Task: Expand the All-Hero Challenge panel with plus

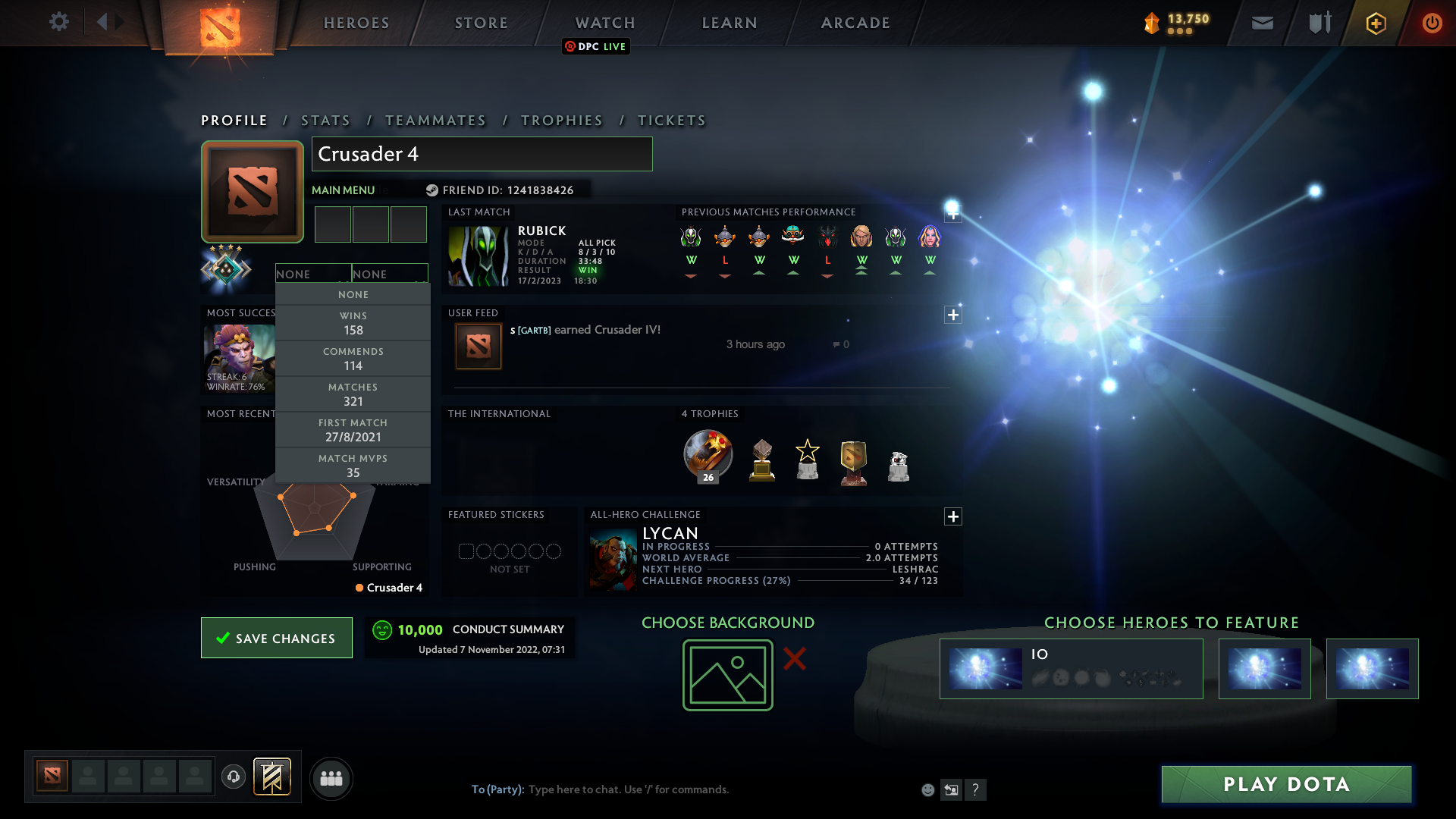Action: pos(953,516)
